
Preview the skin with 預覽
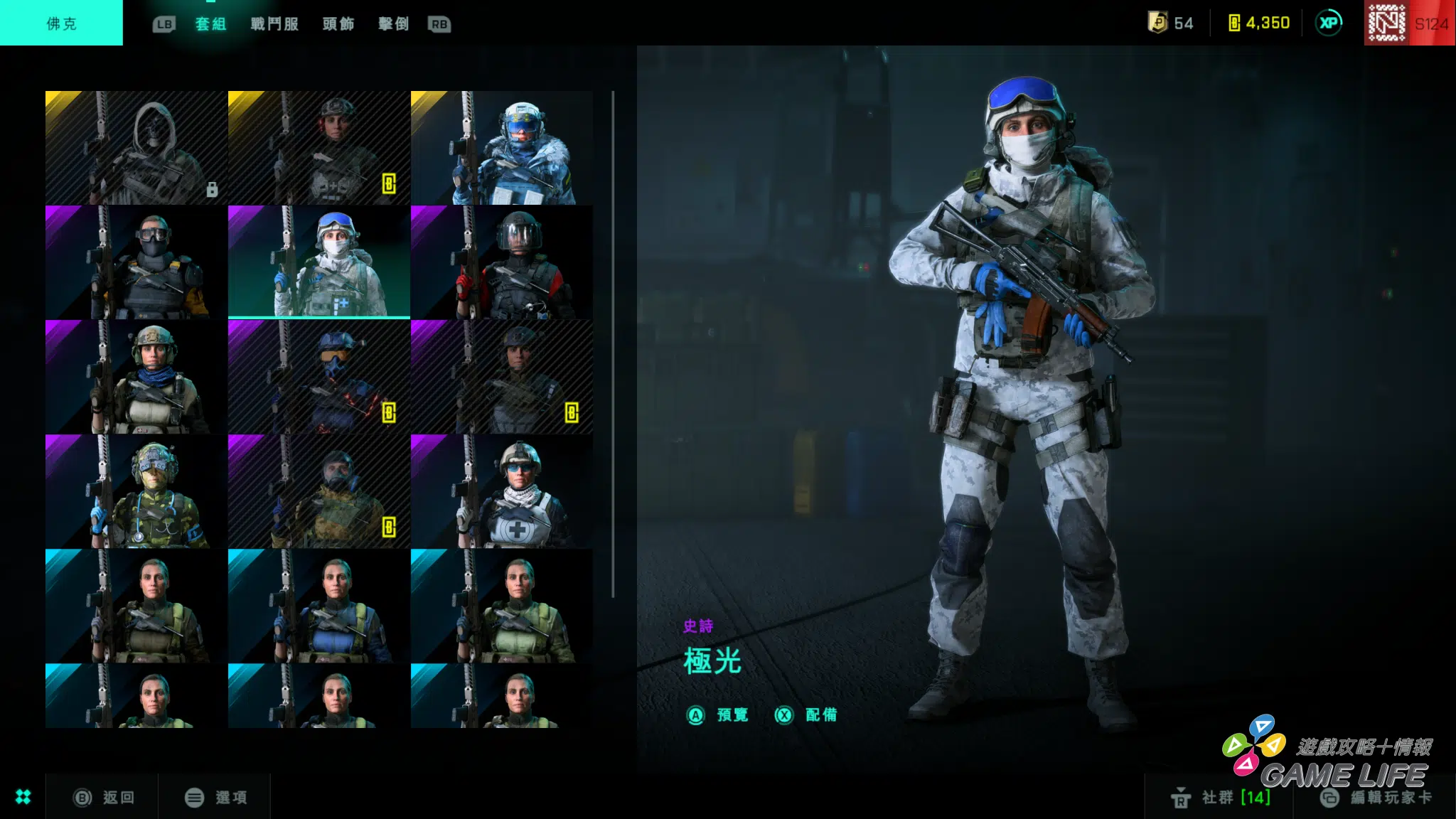[x=718, y=715]
